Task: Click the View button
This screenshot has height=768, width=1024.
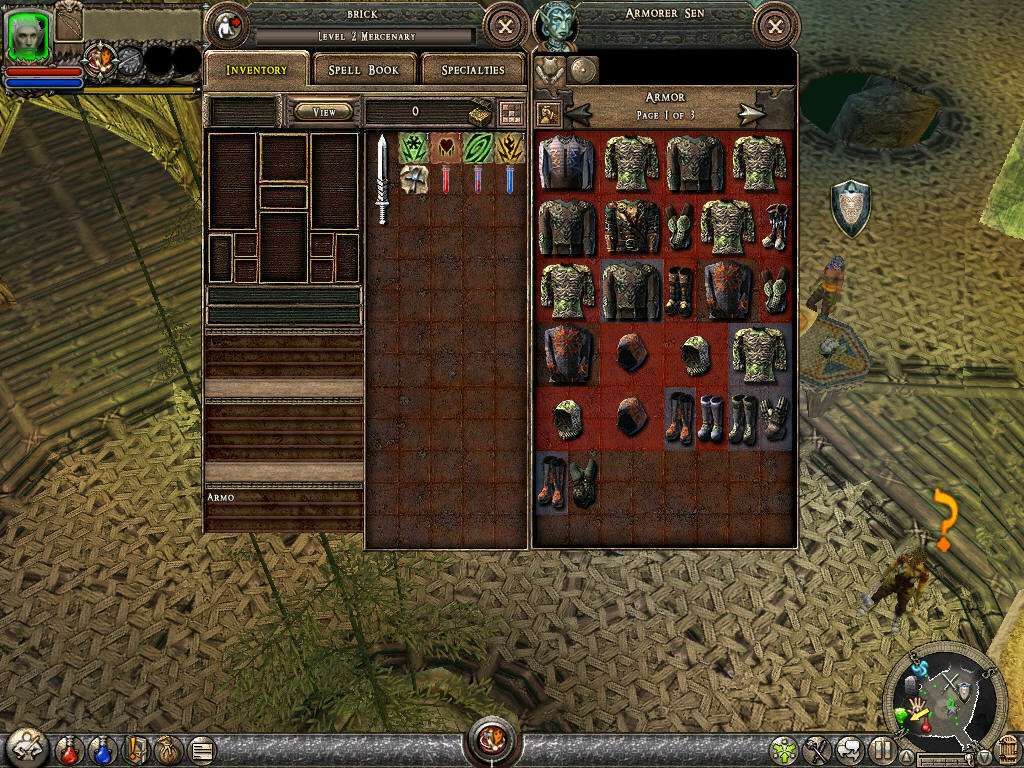Action: (324, 112)
